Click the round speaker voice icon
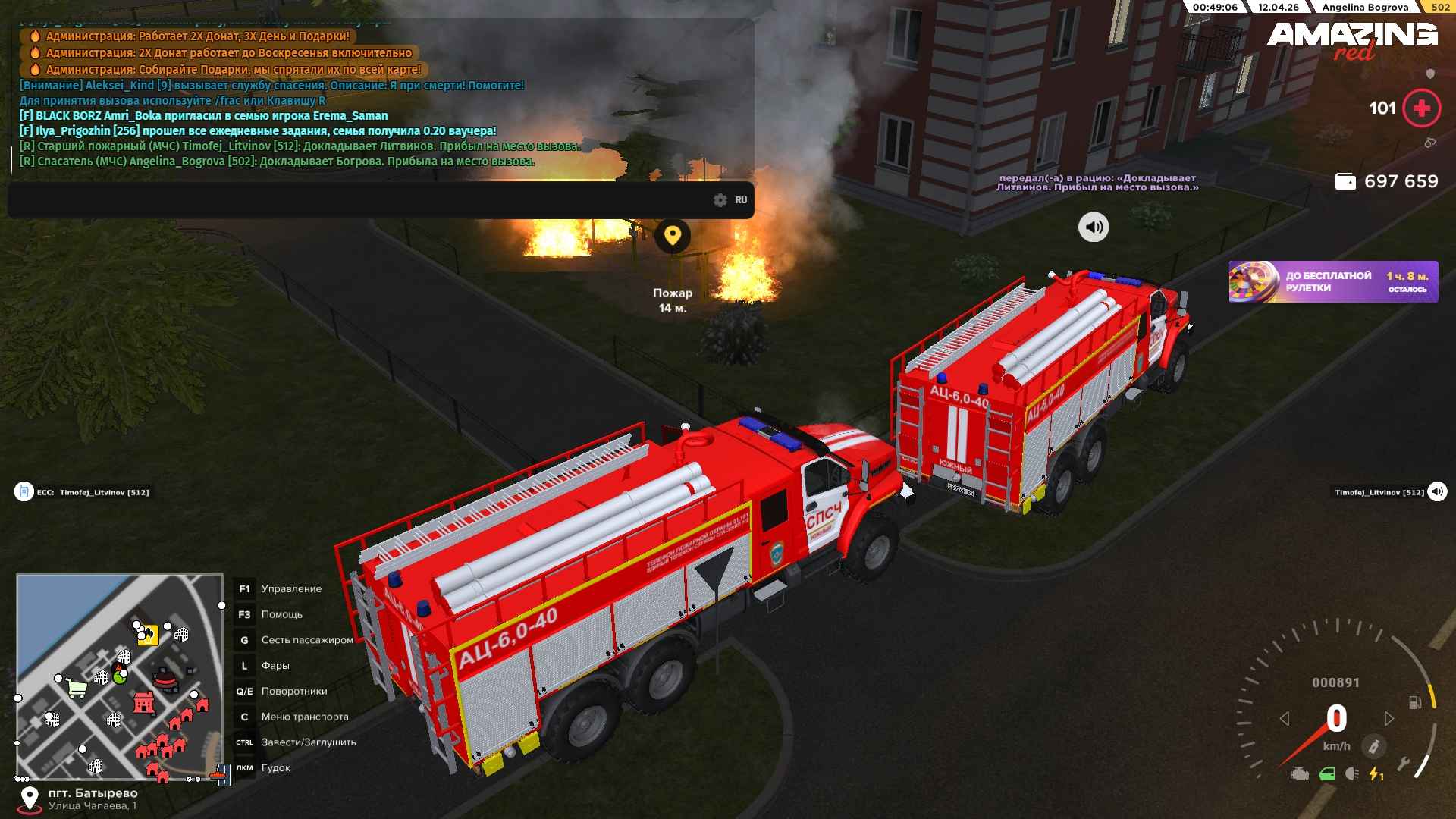This screenshot has height=819, width=1456. pos(1093,227)
